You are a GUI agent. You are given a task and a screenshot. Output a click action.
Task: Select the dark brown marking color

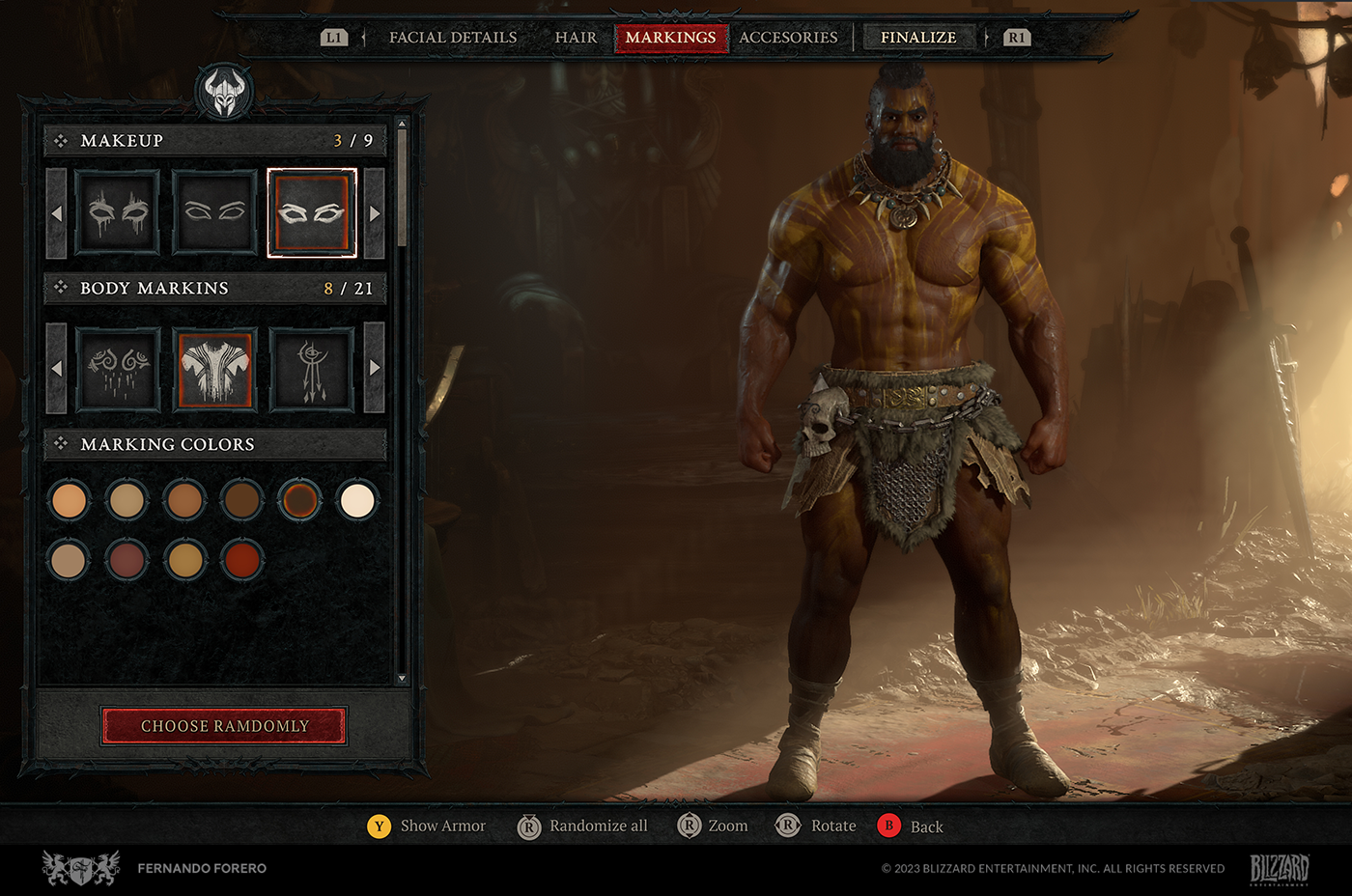click(x=241, y=501)
